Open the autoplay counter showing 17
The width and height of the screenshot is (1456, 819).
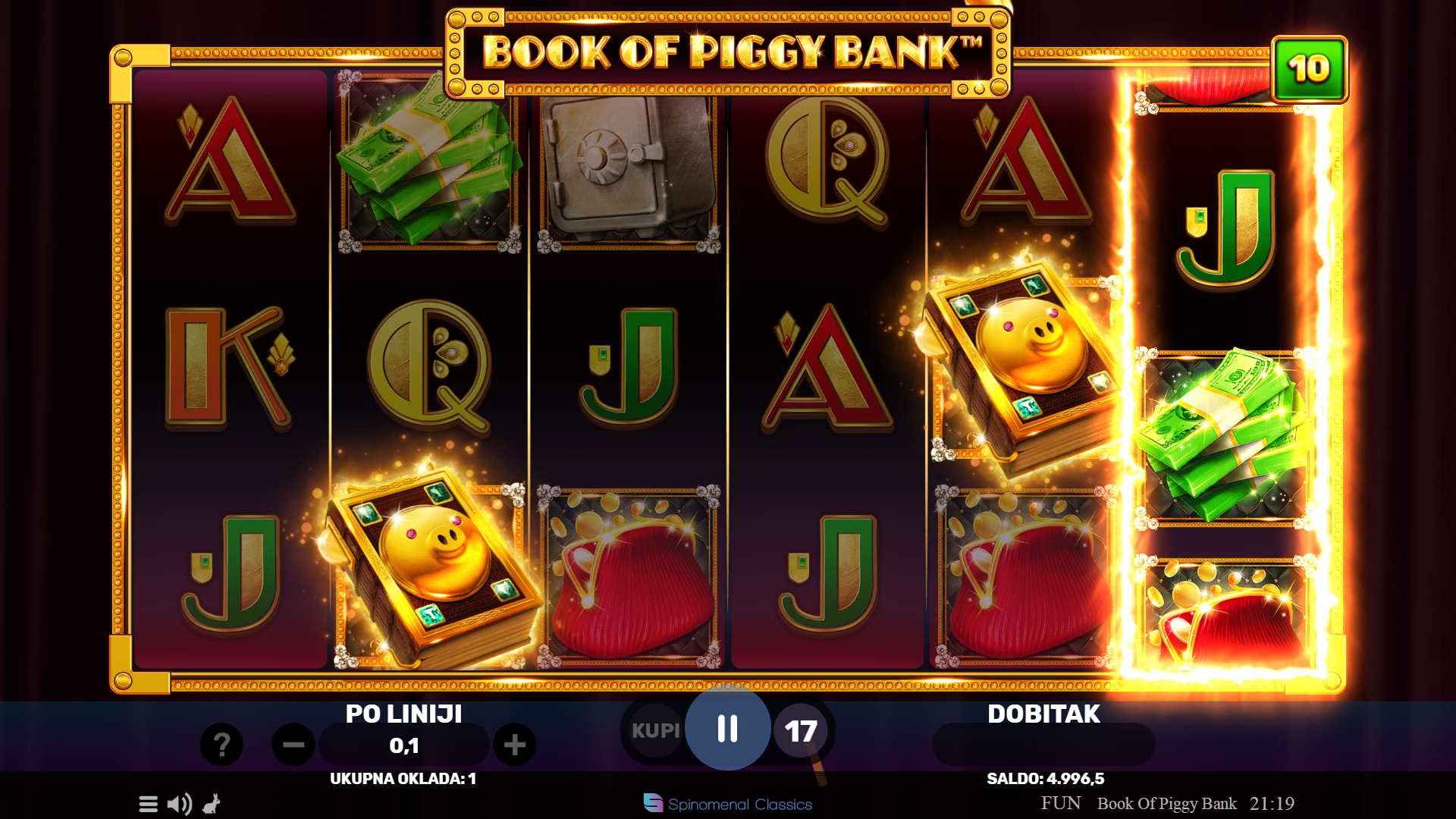pyautogui.click(x=801, y=731)
